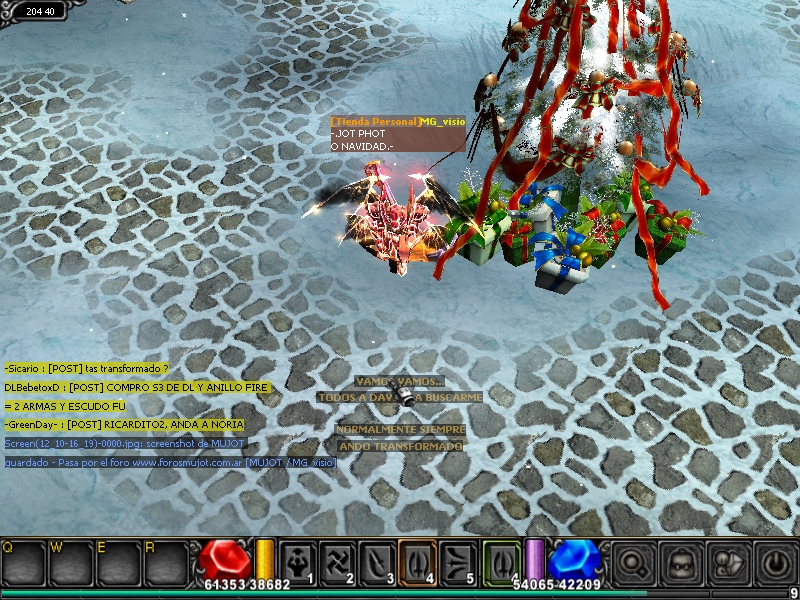
Task: Trigger the arrow skill in slot 5
Action: coord(458,561)
